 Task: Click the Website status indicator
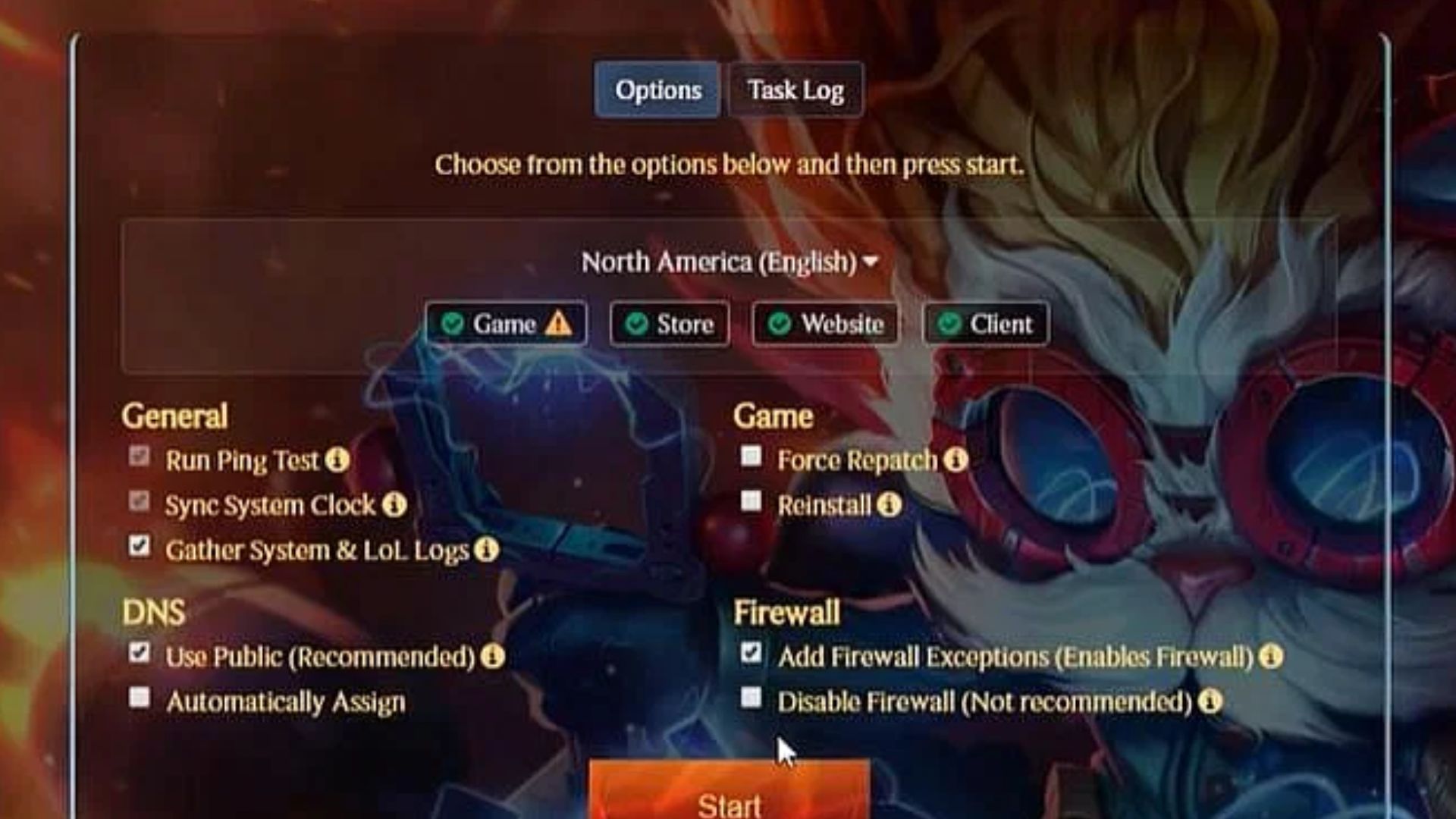(824, 324)
